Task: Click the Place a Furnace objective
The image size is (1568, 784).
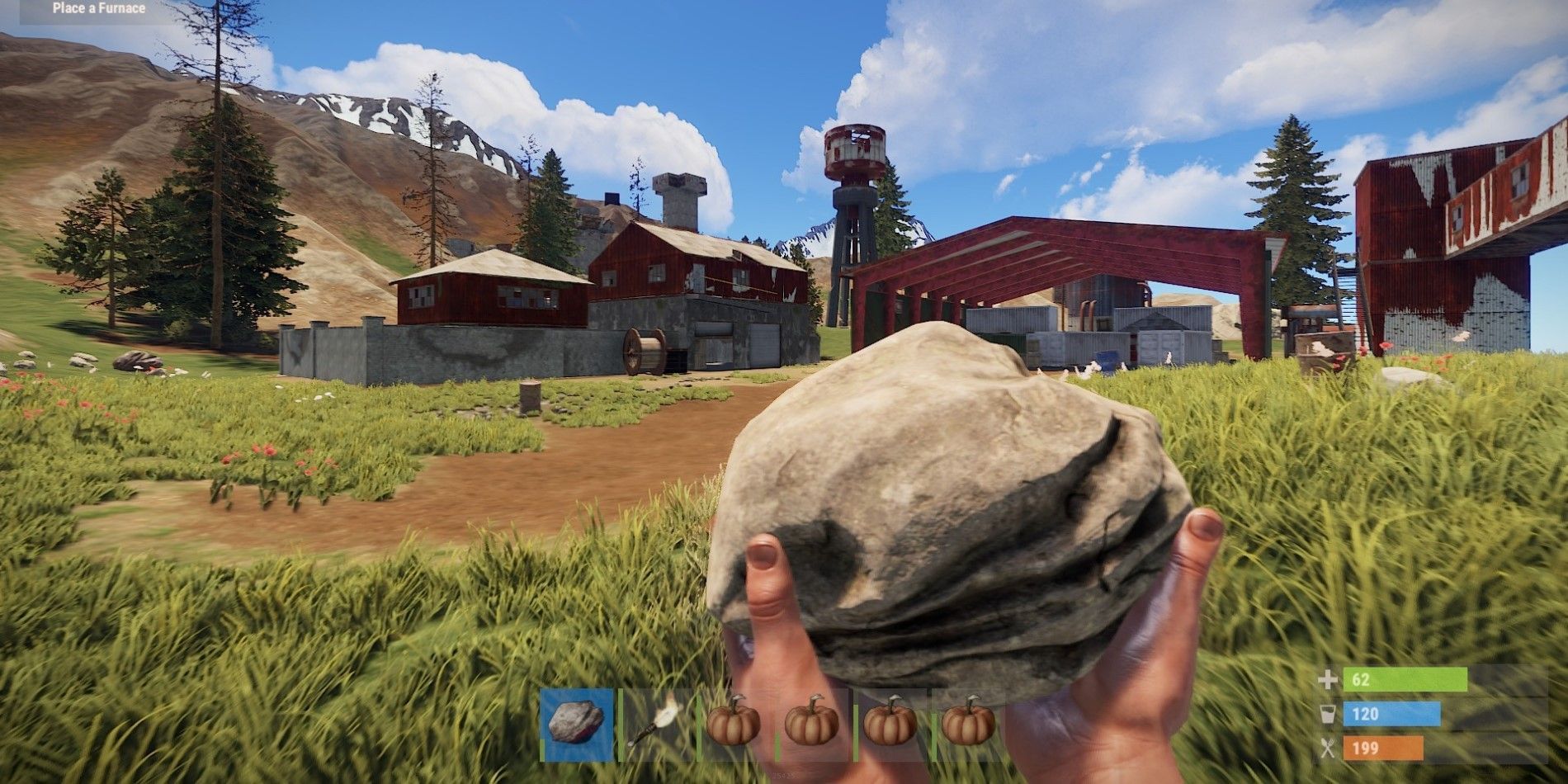Action: click(99, 9)
